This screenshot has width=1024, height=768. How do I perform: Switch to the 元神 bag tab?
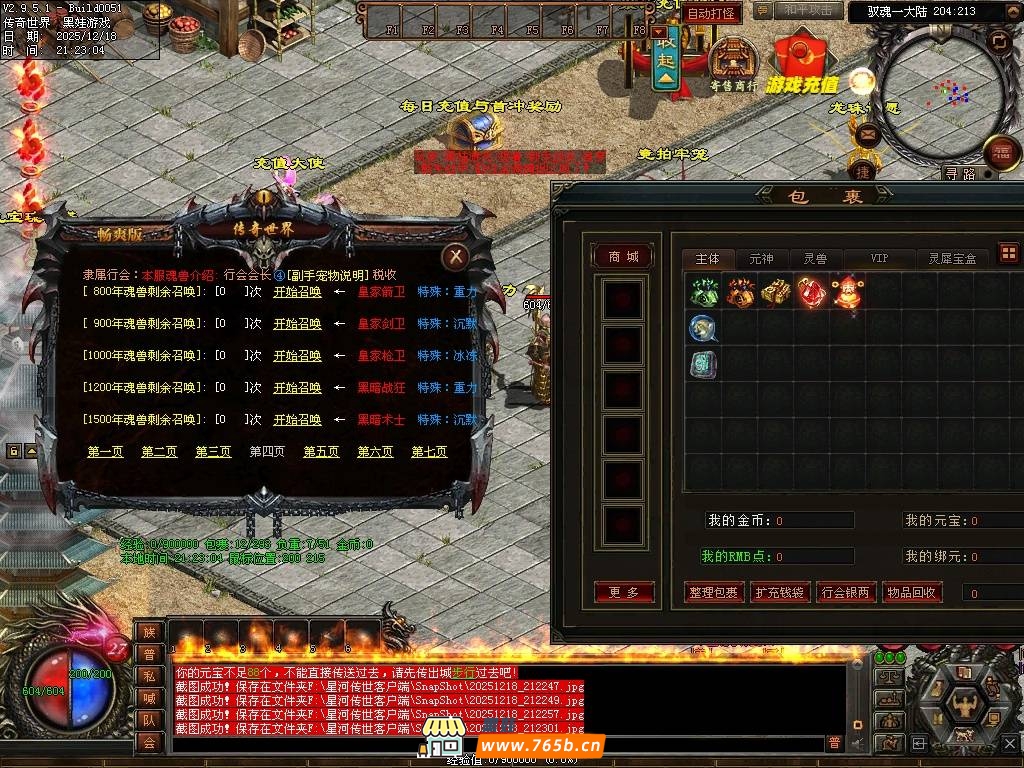click(761, 259)
